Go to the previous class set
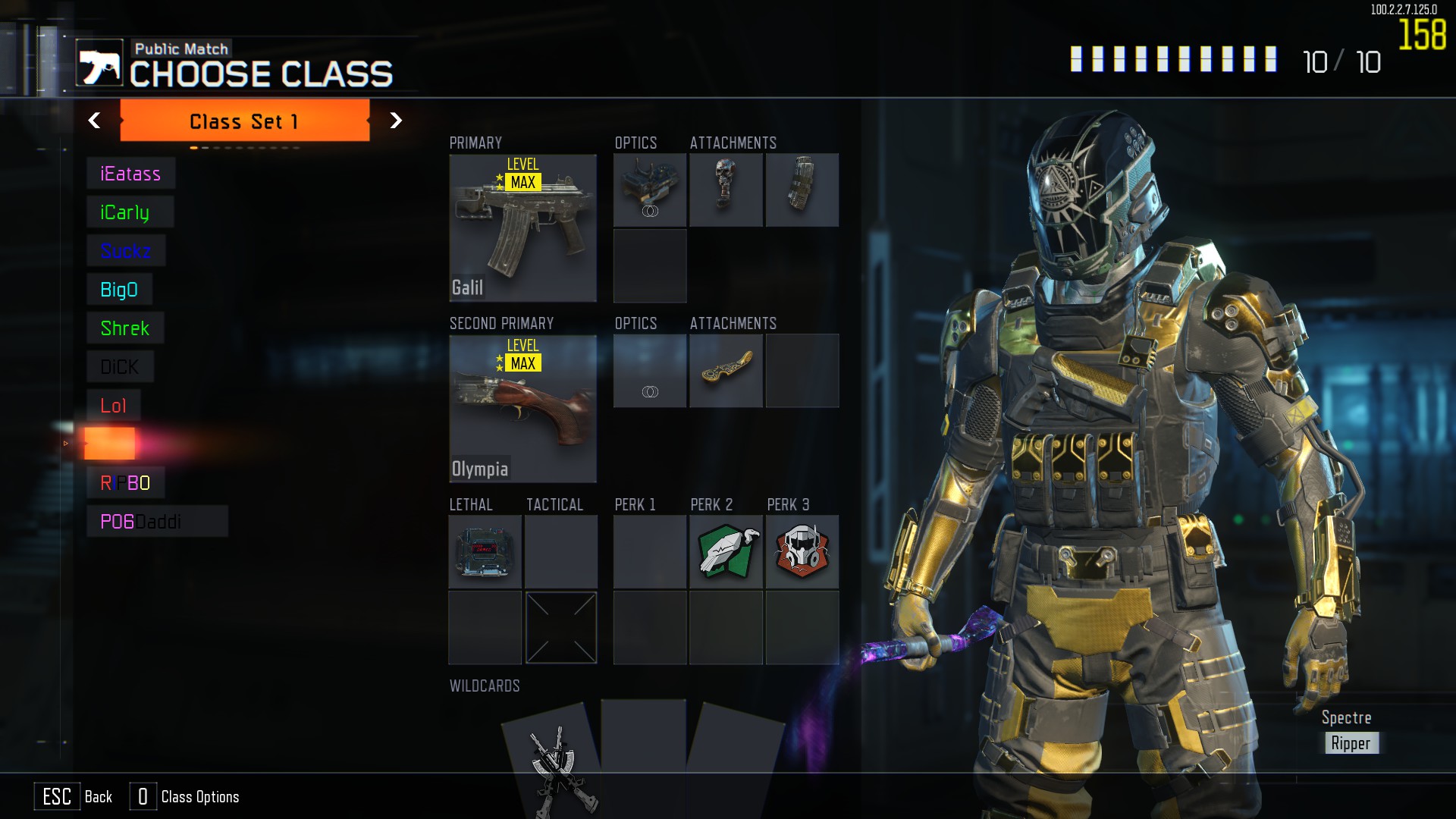Screen dimensions: 1456x819 coord(94,121)
